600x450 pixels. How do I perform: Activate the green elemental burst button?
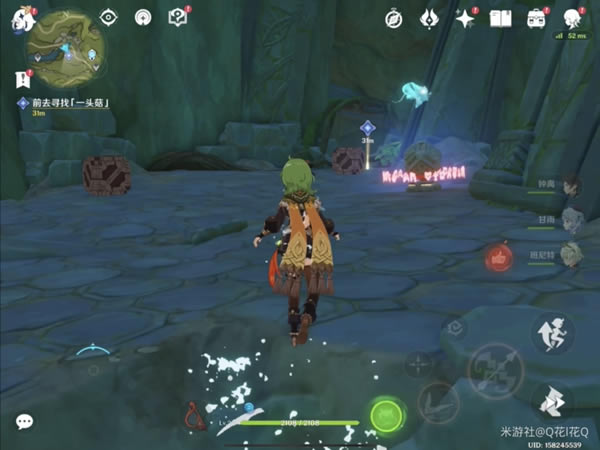(386, 414)
